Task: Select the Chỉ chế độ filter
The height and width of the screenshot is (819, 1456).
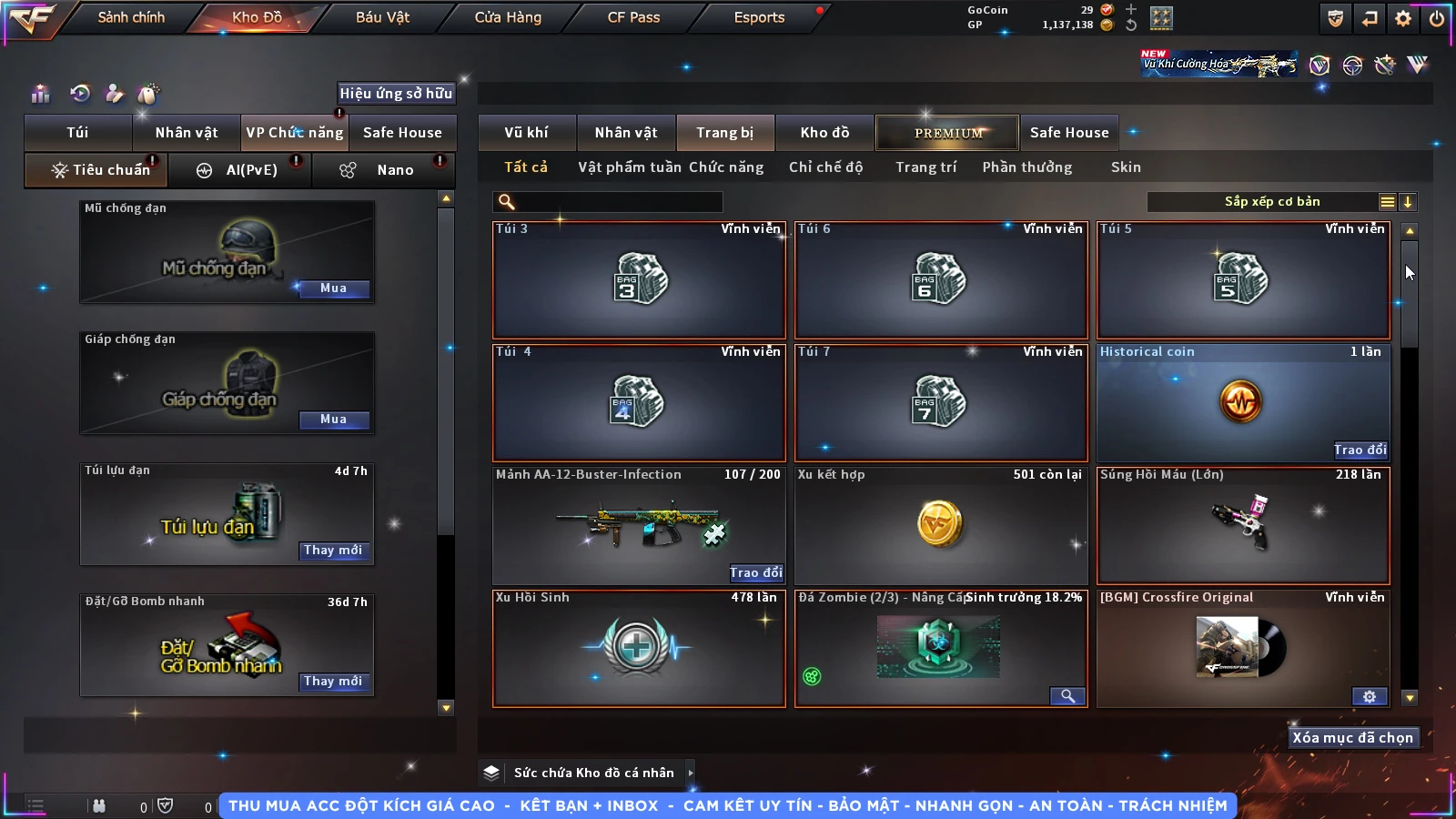Action: 825,167
